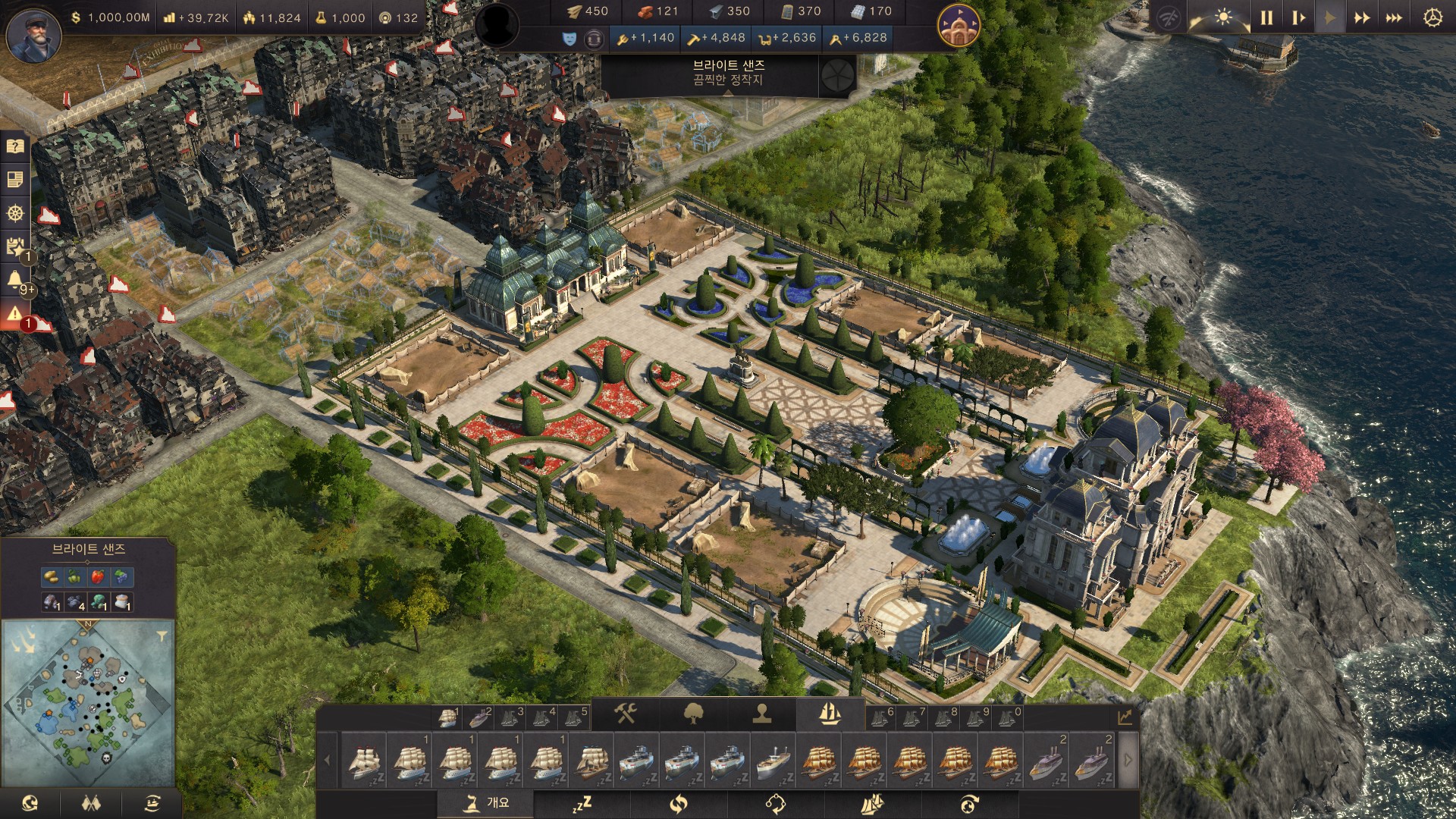Viewport: 1456px width, 819px height.
Task: Switch to the population figure tab
Action: [762, 714]
